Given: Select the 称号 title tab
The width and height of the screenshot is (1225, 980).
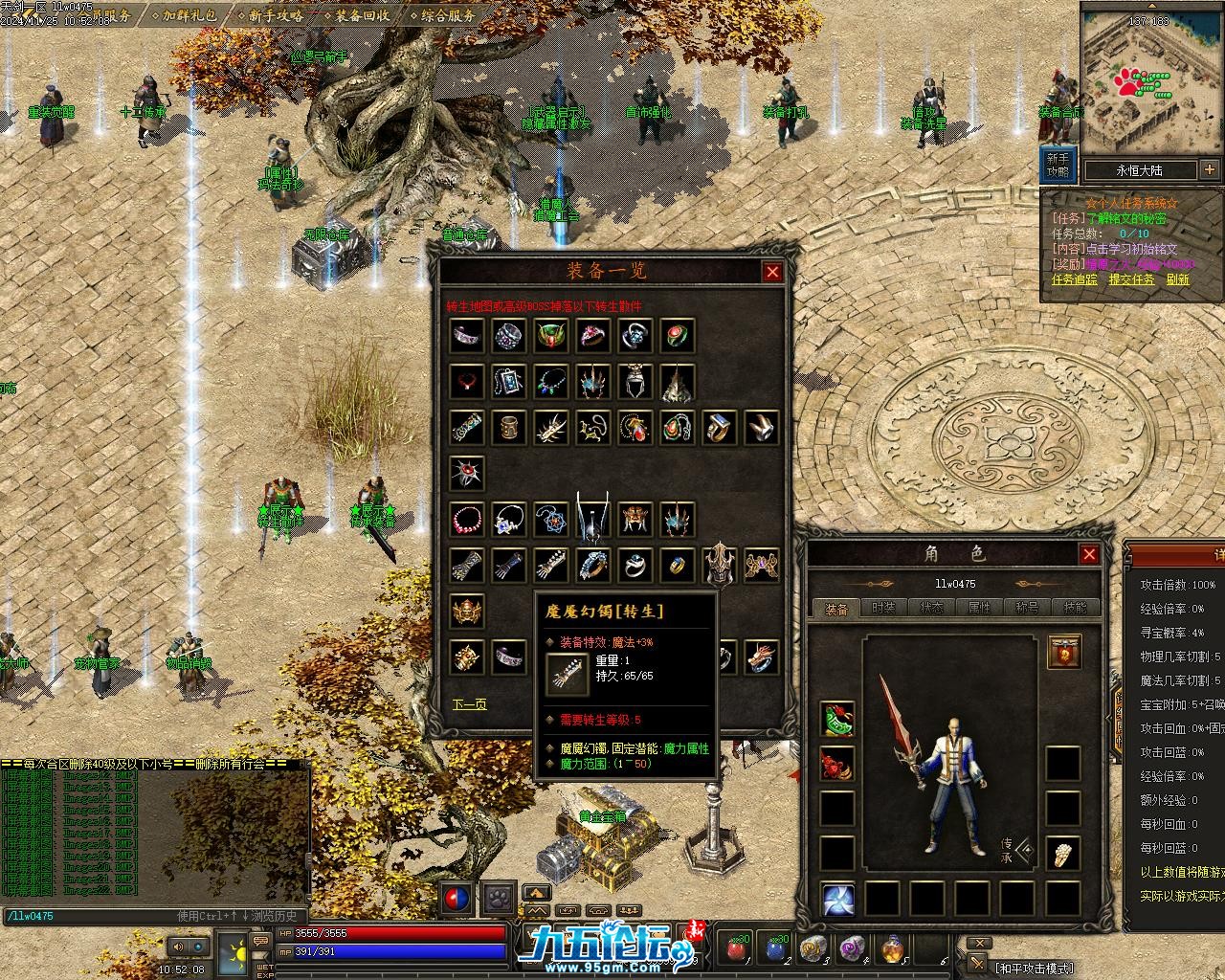Looking at the screenshot, I should pyautogui.click(x=1027, y=608).
